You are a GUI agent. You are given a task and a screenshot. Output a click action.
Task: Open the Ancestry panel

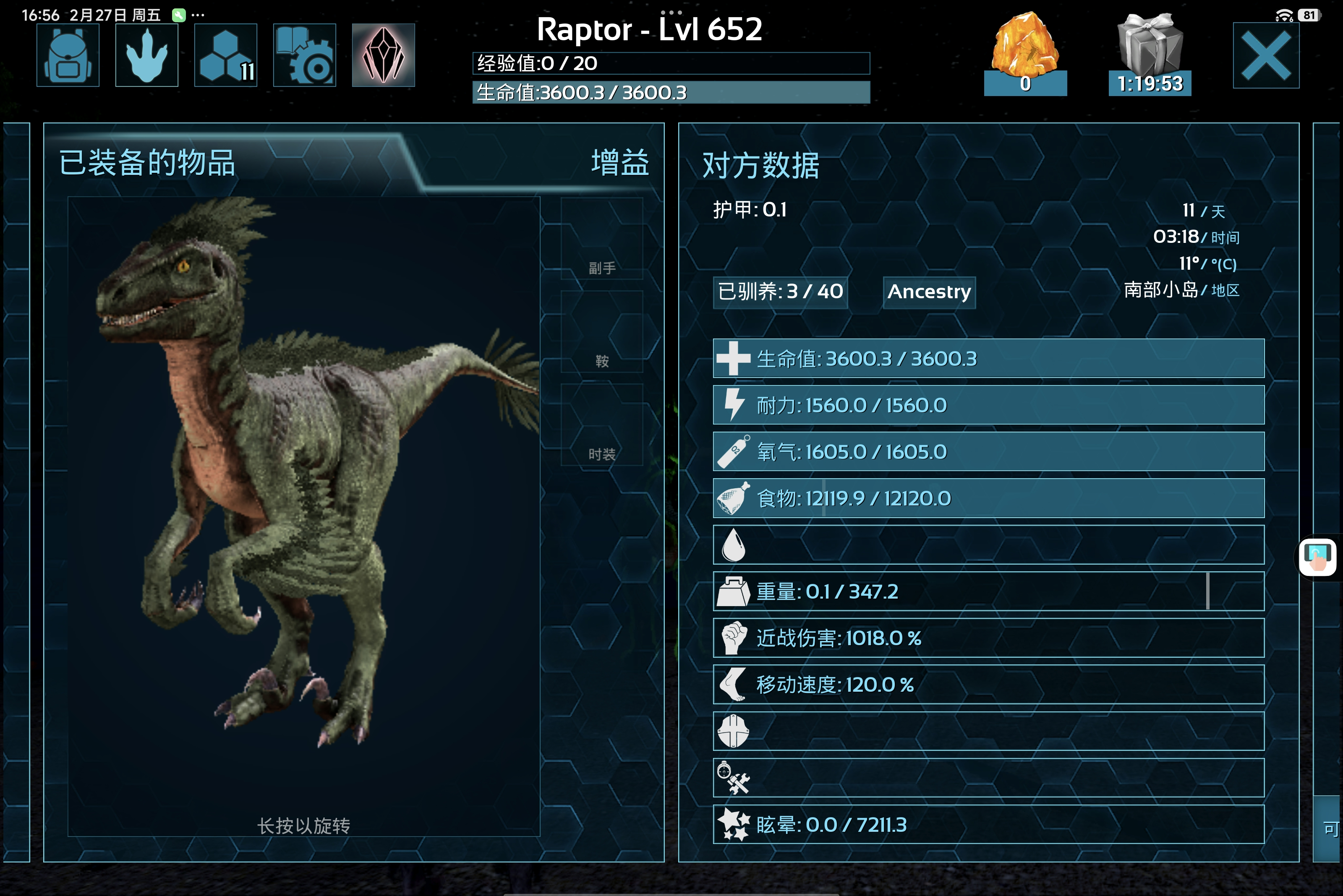(x=929, y=292)
